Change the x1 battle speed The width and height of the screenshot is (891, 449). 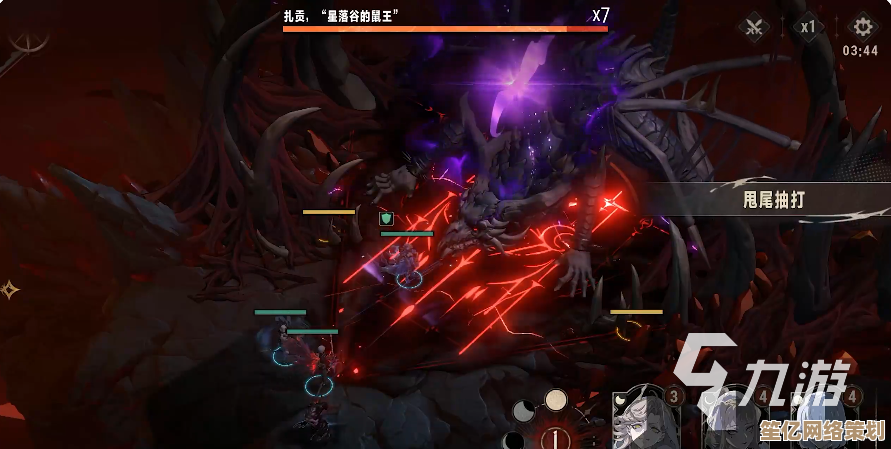[x=808, y=27]
